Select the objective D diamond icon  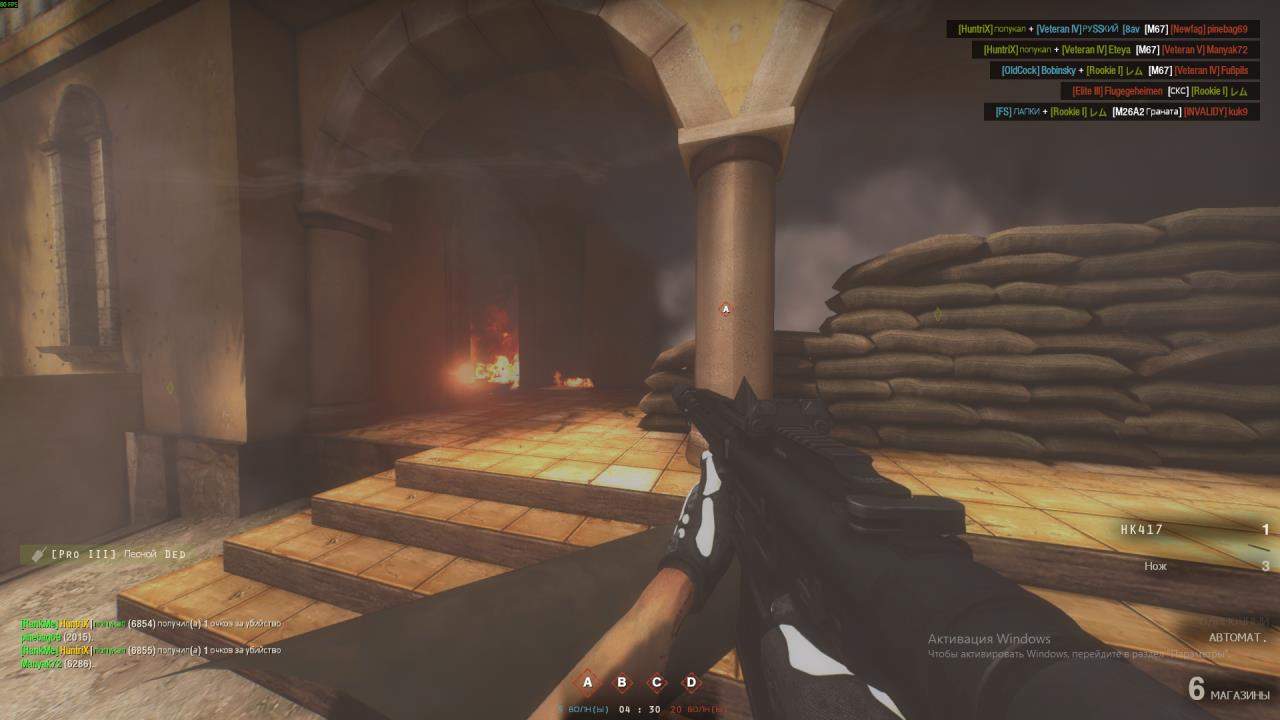[691, 683]
